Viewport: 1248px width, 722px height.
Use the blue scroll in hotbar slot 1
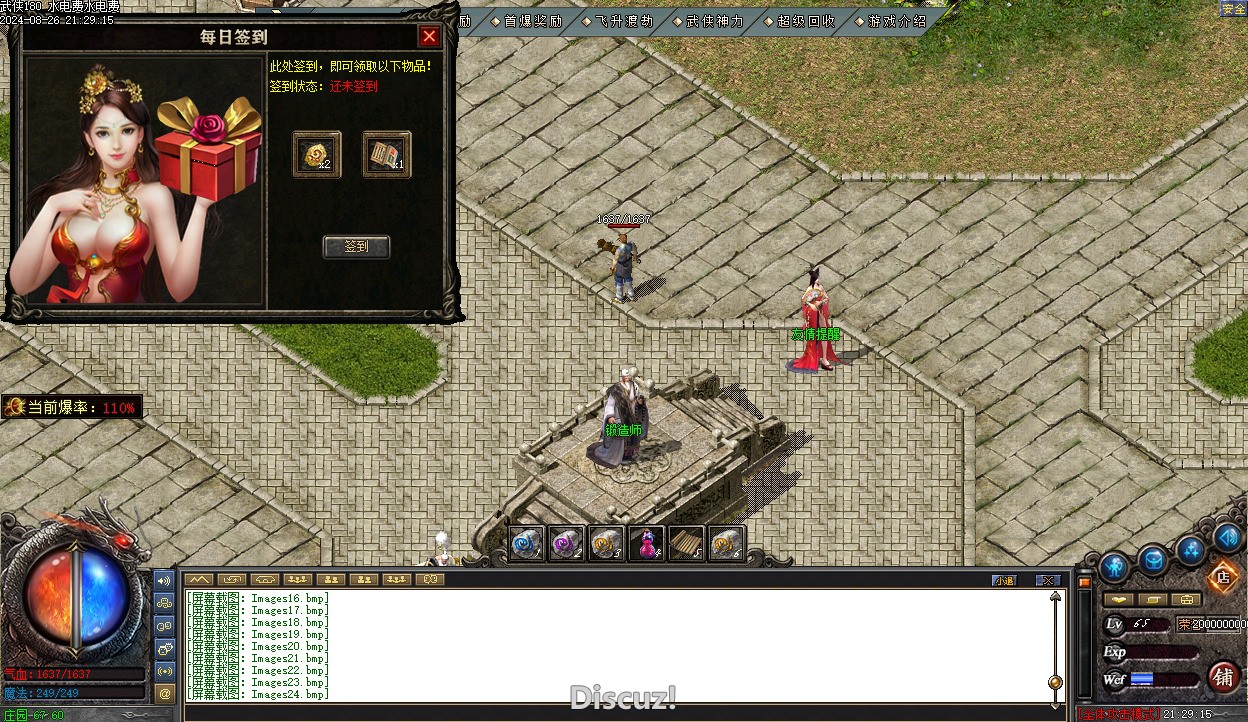pyautogui.click(x=527, y=543)
